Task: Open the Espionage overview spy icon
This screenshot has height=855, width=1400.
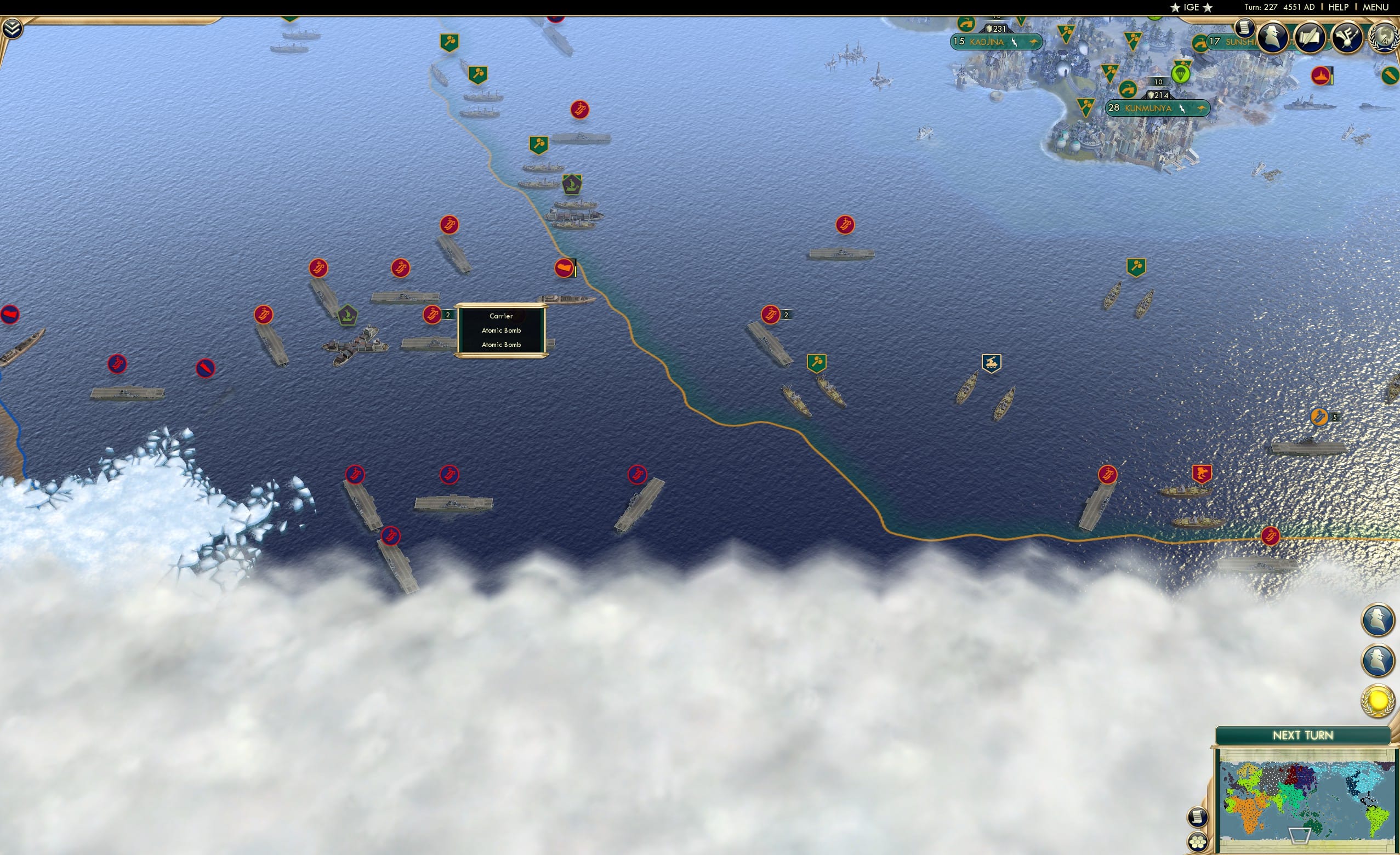Action: 1273,38
